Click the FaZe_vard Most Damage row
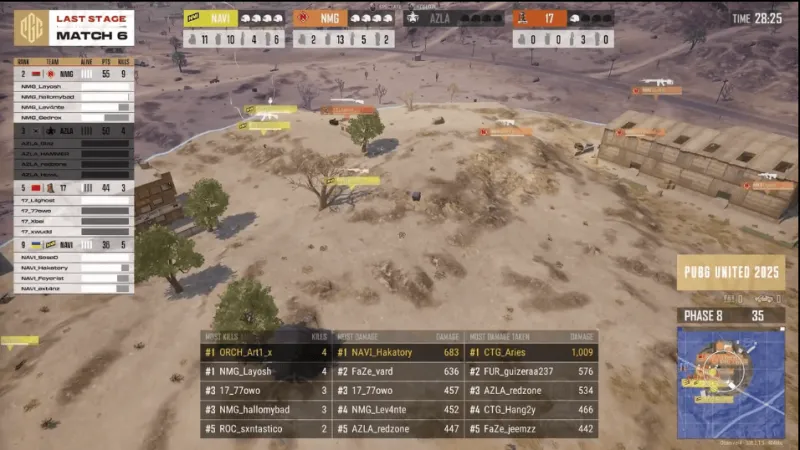800x450 pixels. click(x=397, y=371)
